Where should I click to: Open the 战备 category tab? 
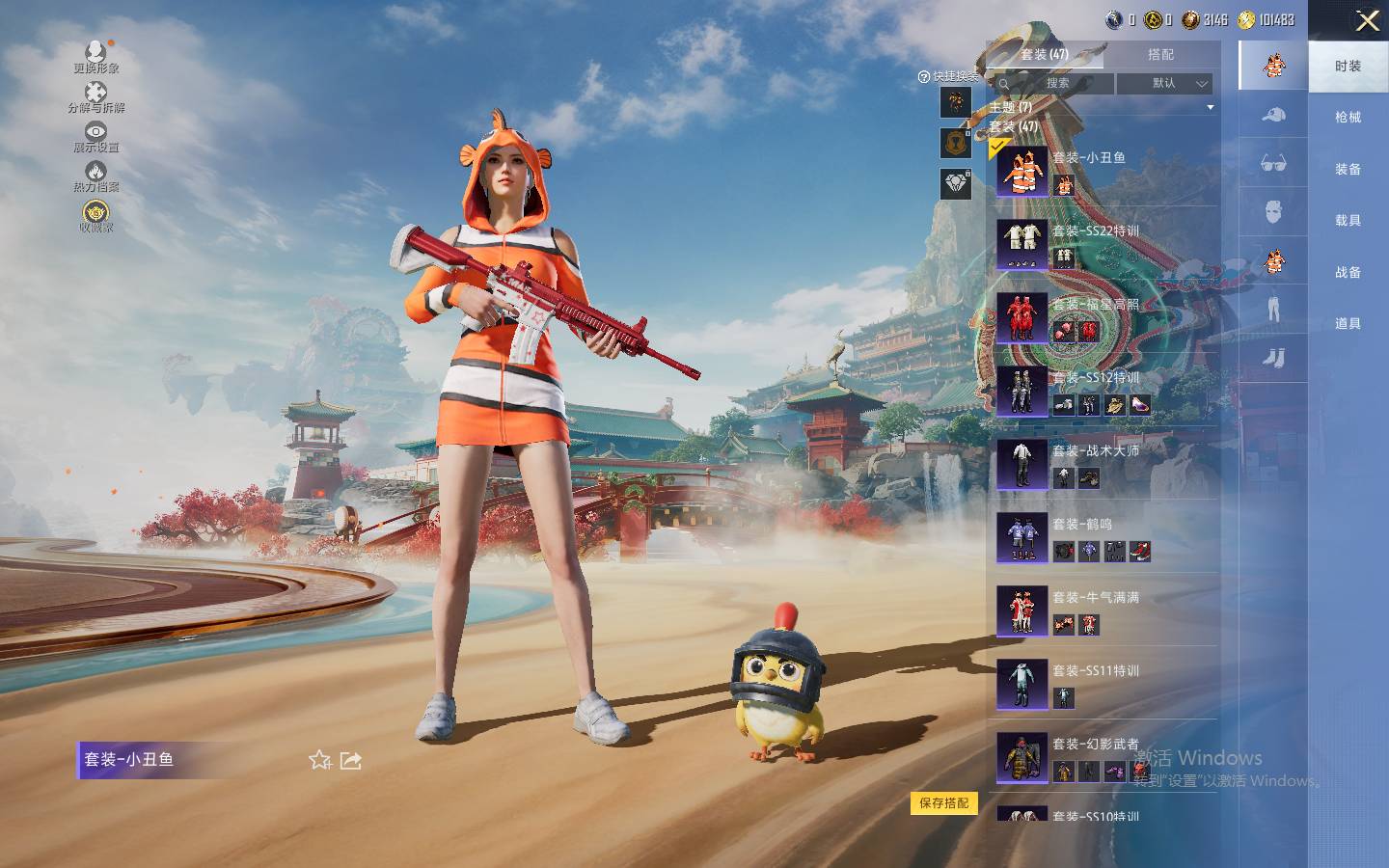1348,272
